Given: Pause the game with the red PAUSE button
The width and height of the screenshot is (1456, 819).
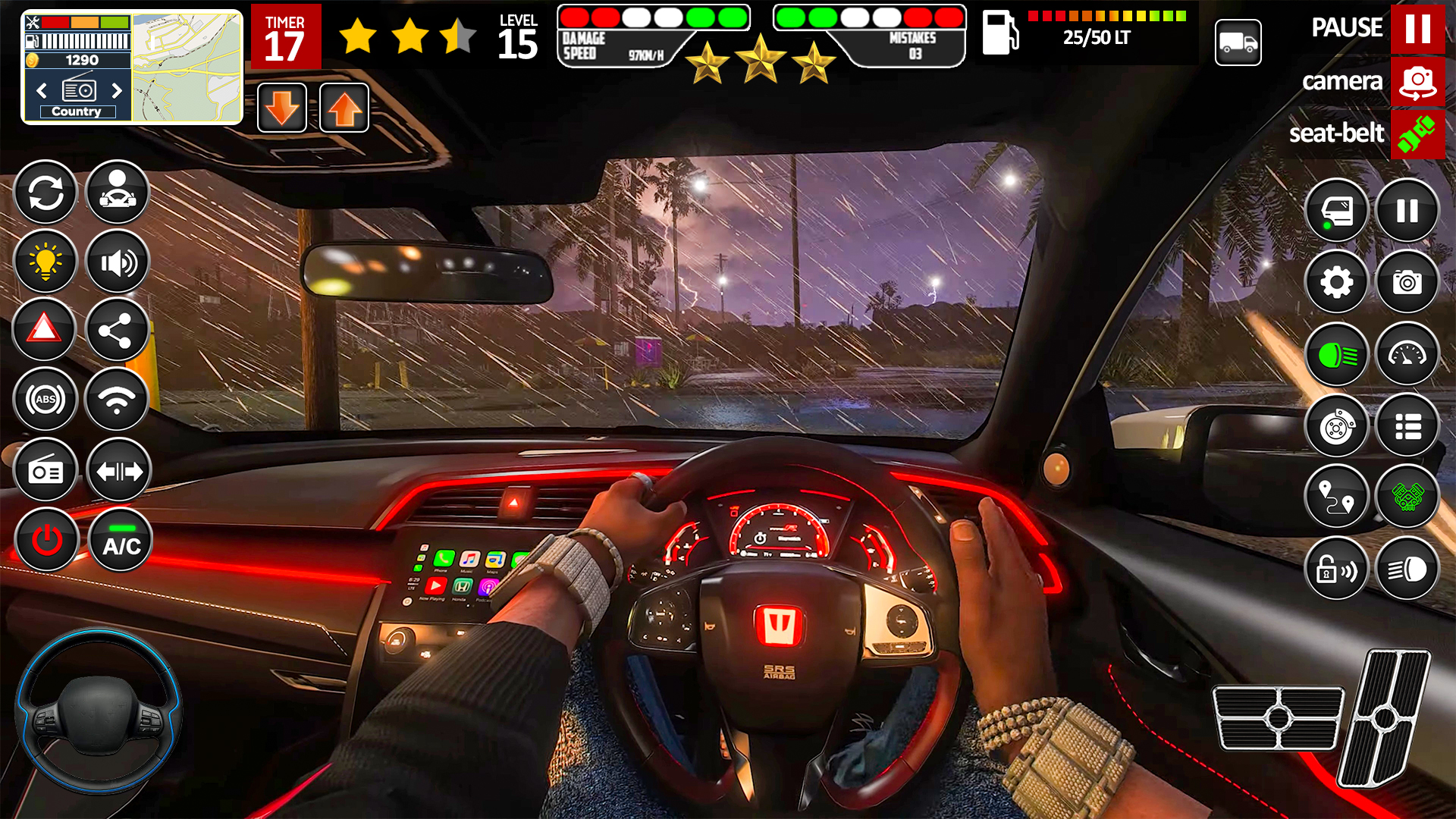Looking at the screenshot, I should 1417,29.
